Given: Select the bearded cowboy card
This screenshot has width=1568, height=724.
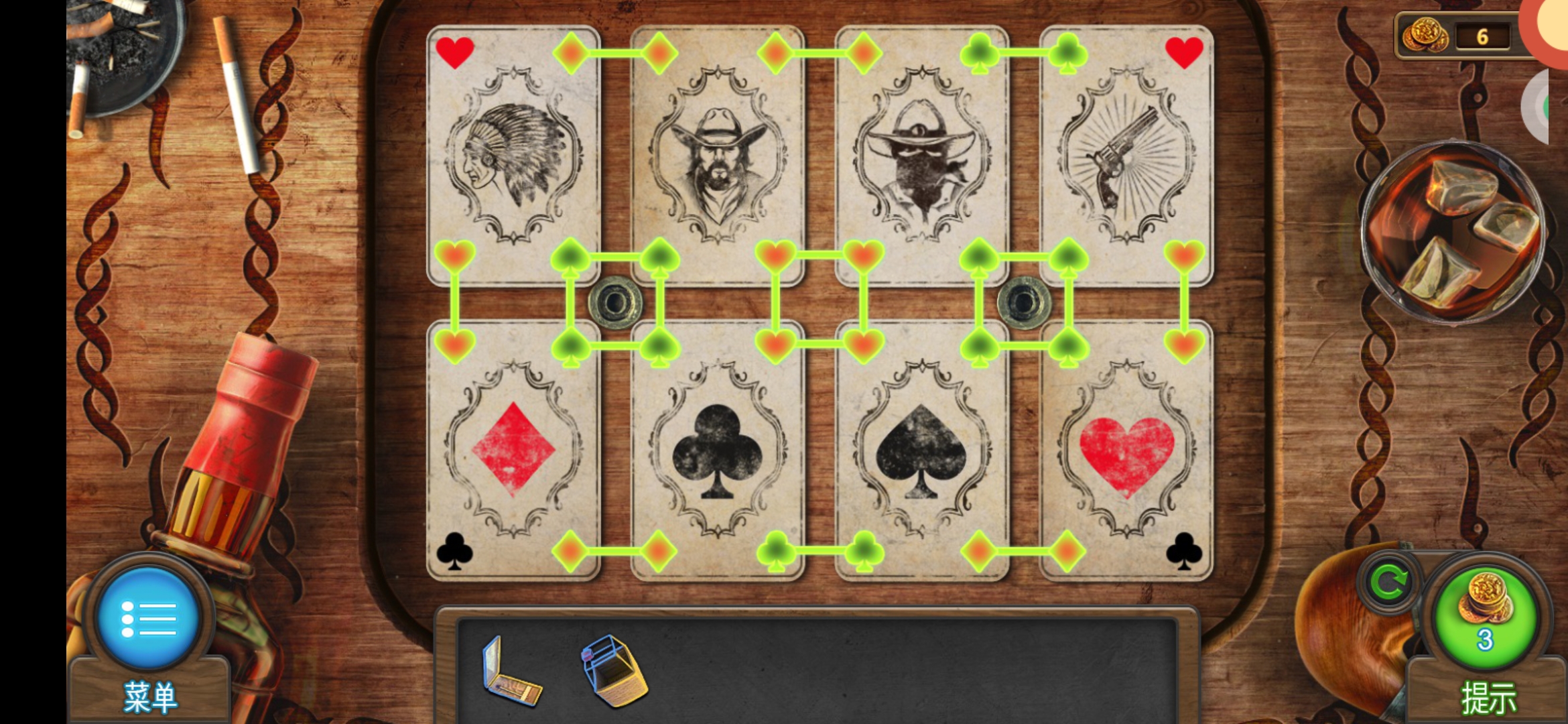Looking at the screenshot, I should [718, 156].
